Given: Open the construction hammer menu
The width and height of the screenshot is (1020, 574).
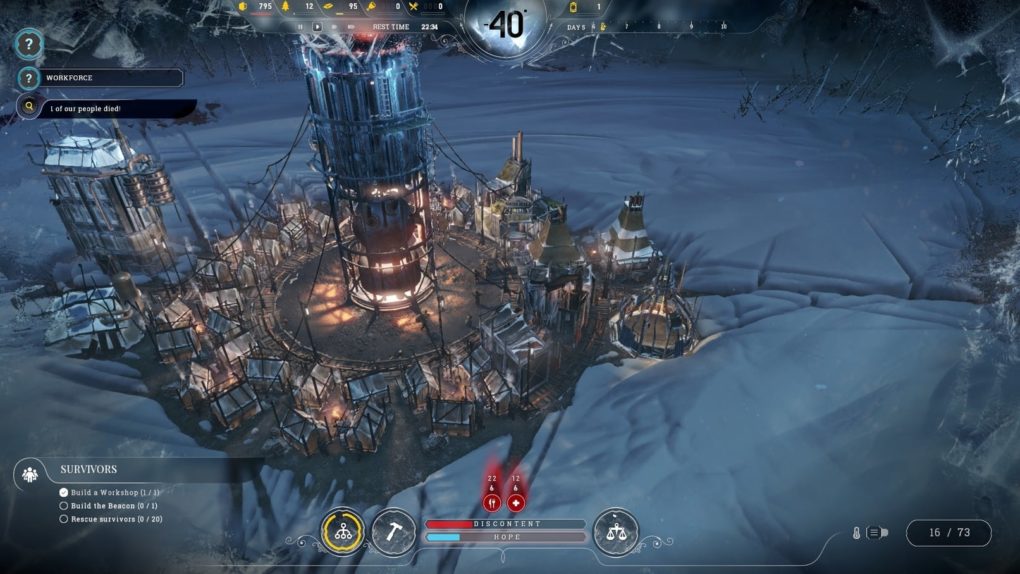Looking at the screenshot, I should pyautogui.click(x=394, y=532).
